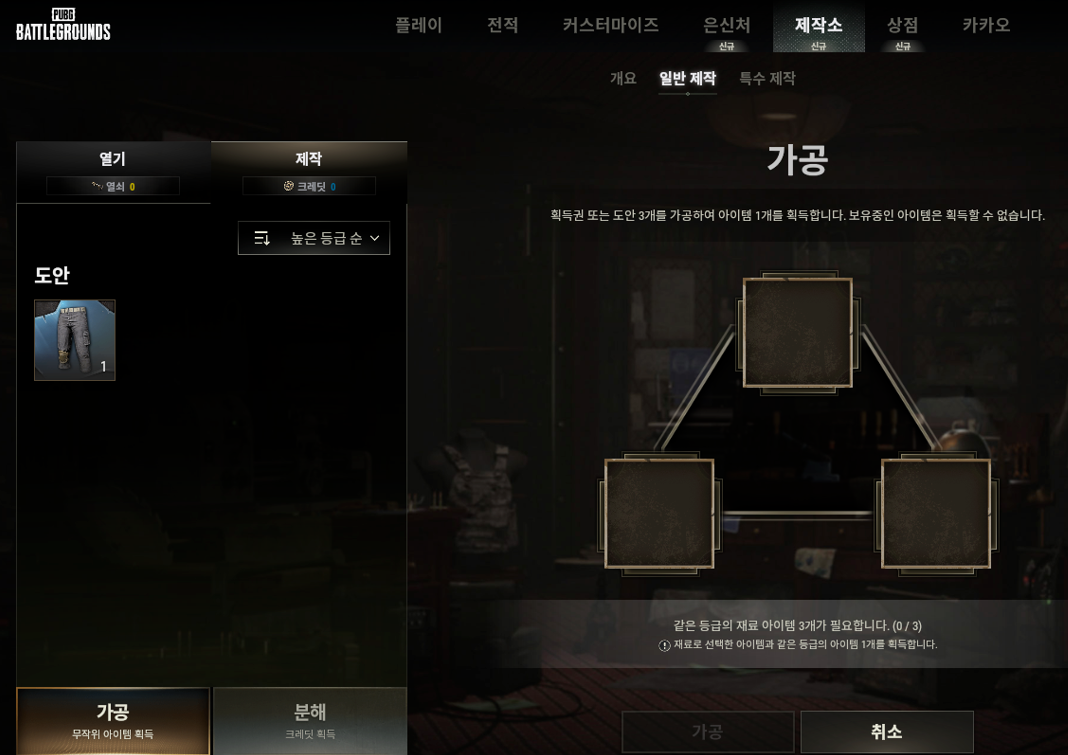Open the 커스터마이즈 menu
The height and width of the screenshot is (755, 1068).
[x=610, y=25]
